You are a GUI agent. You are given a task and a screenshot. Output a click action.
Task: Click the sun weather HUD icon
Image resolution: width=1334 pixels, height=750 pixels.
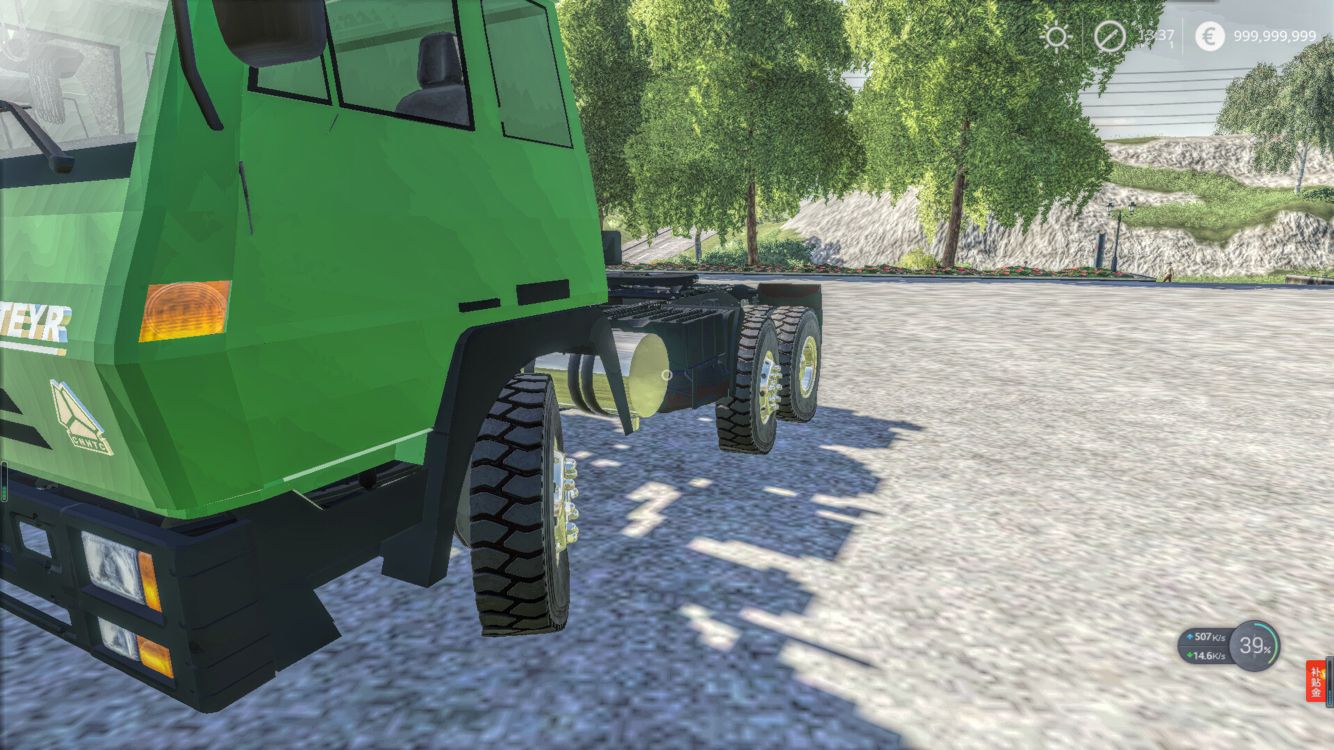tap(1057, 38)
